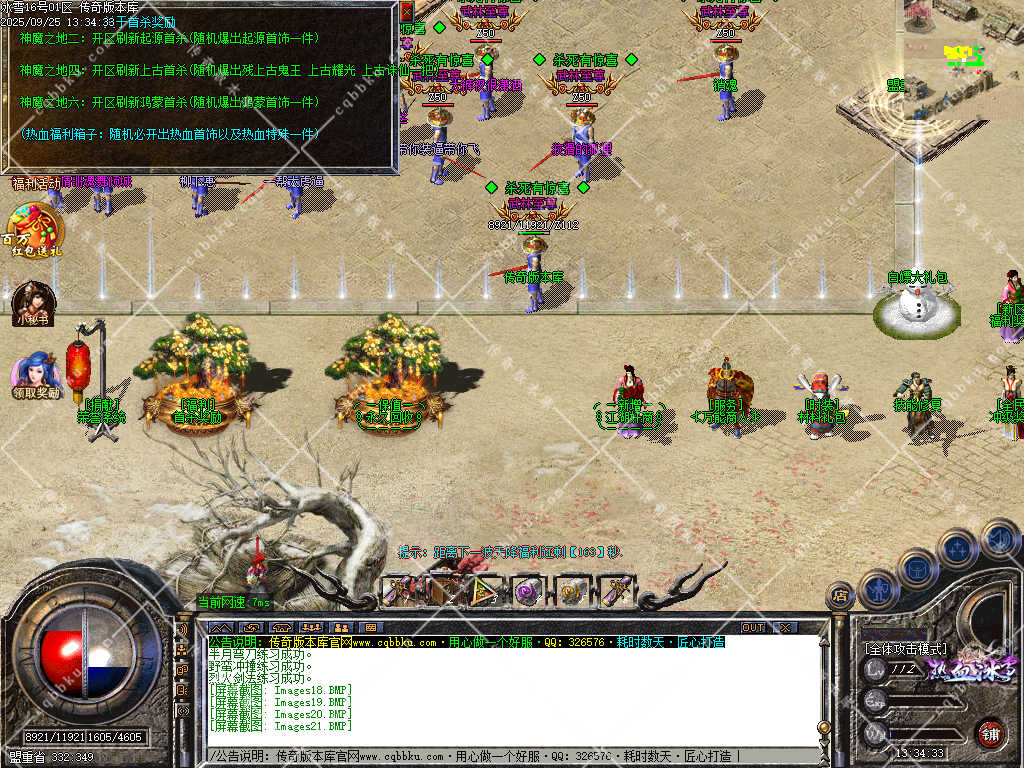Use the orange swirl scroll in quick belt

coord(571,592)
